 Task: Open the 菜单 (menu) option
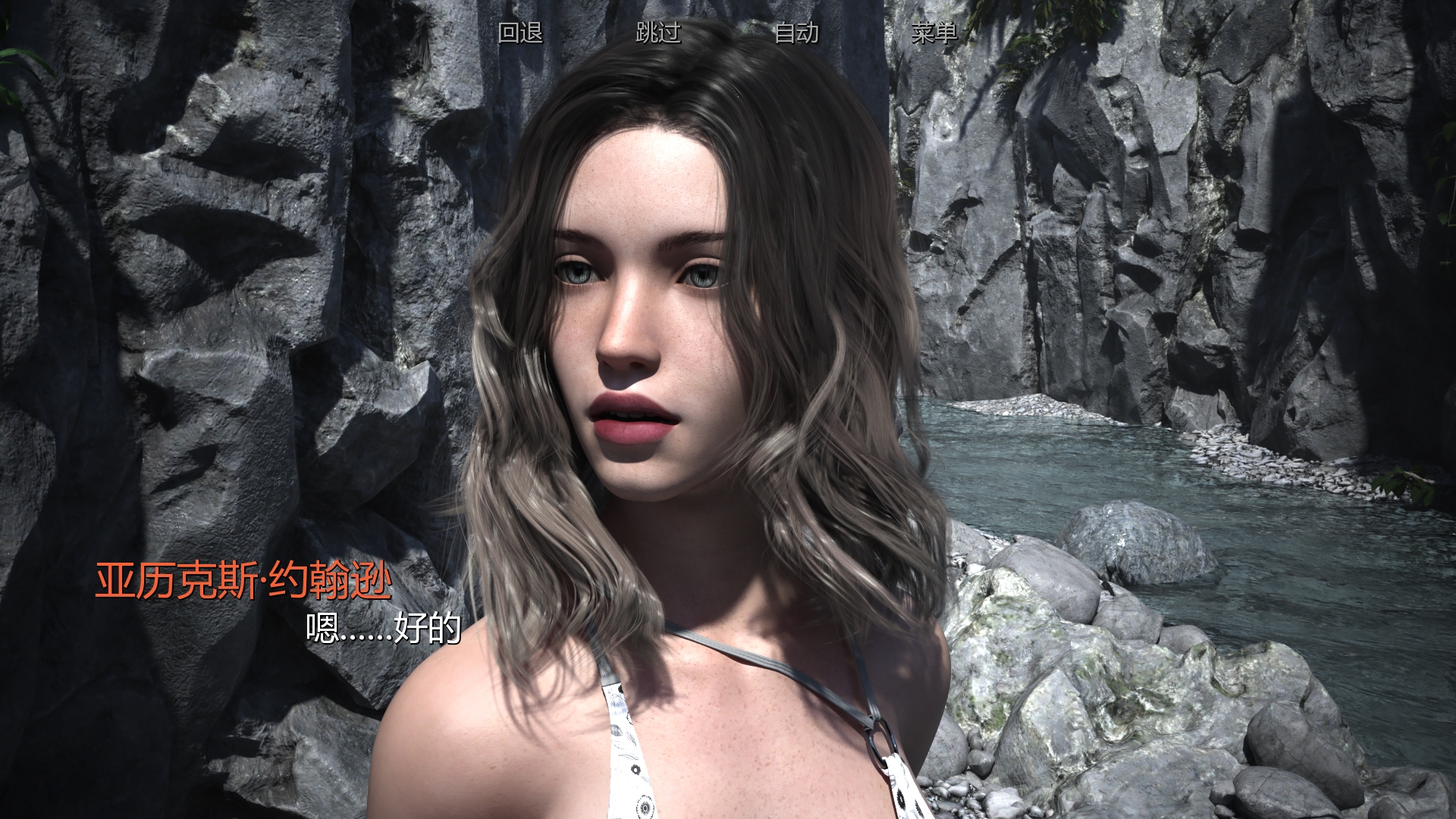934,33
